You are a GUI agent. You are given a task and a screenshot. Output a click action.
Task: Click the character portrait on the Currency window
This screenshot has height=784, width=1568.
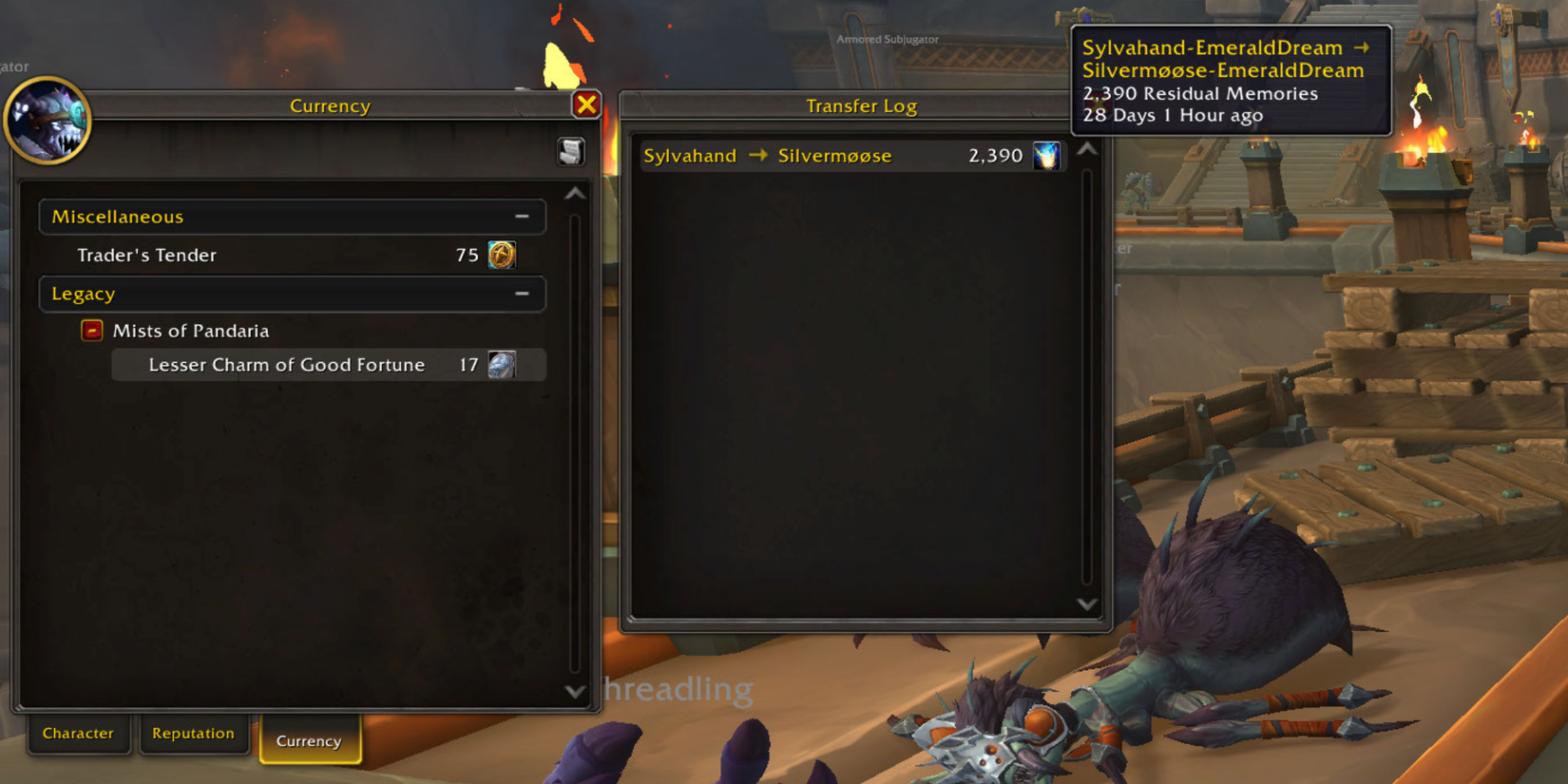click(48, 121)
